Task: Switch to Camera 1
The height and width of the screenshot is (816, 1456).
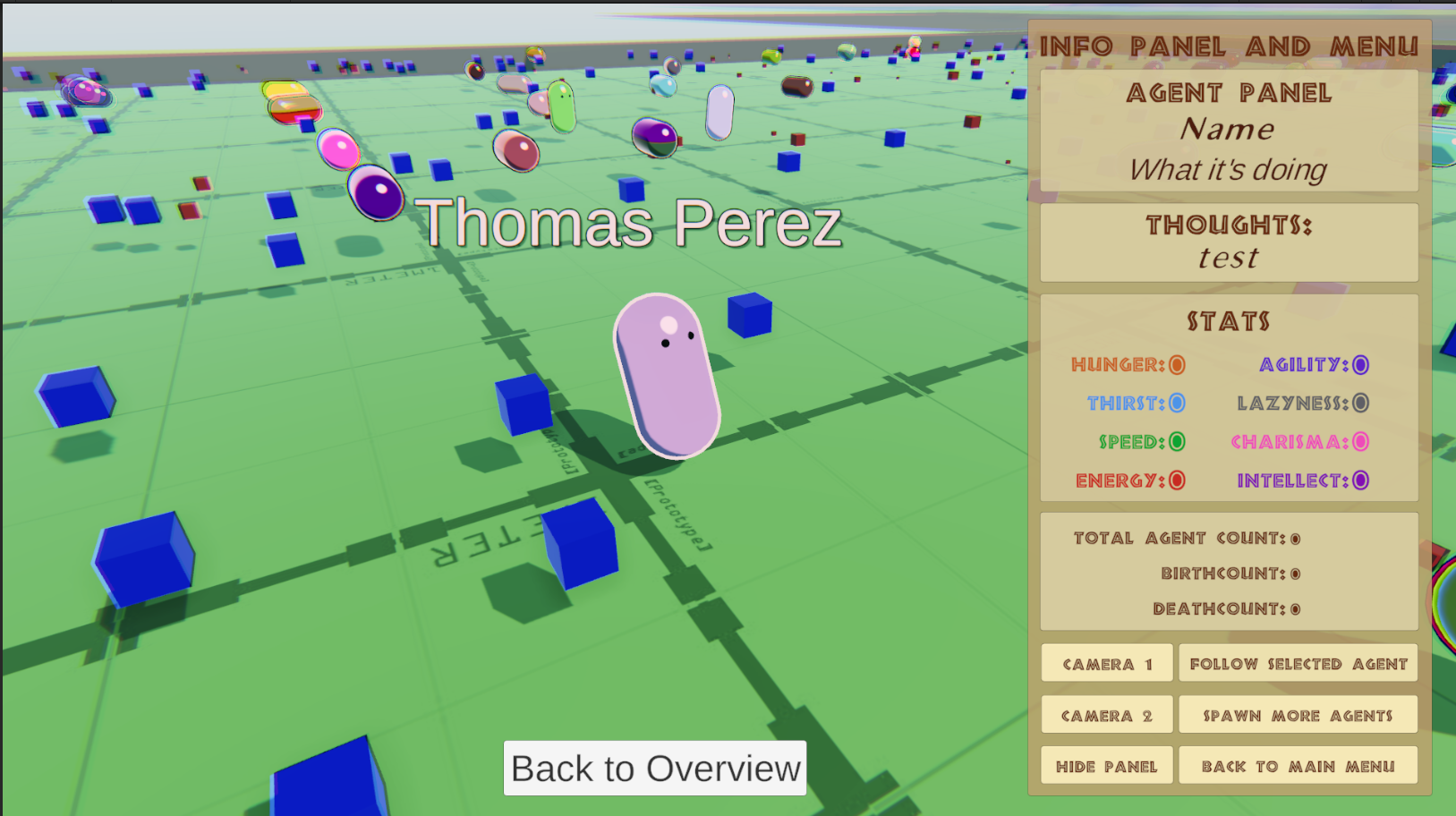Action: click(1106, 663)
